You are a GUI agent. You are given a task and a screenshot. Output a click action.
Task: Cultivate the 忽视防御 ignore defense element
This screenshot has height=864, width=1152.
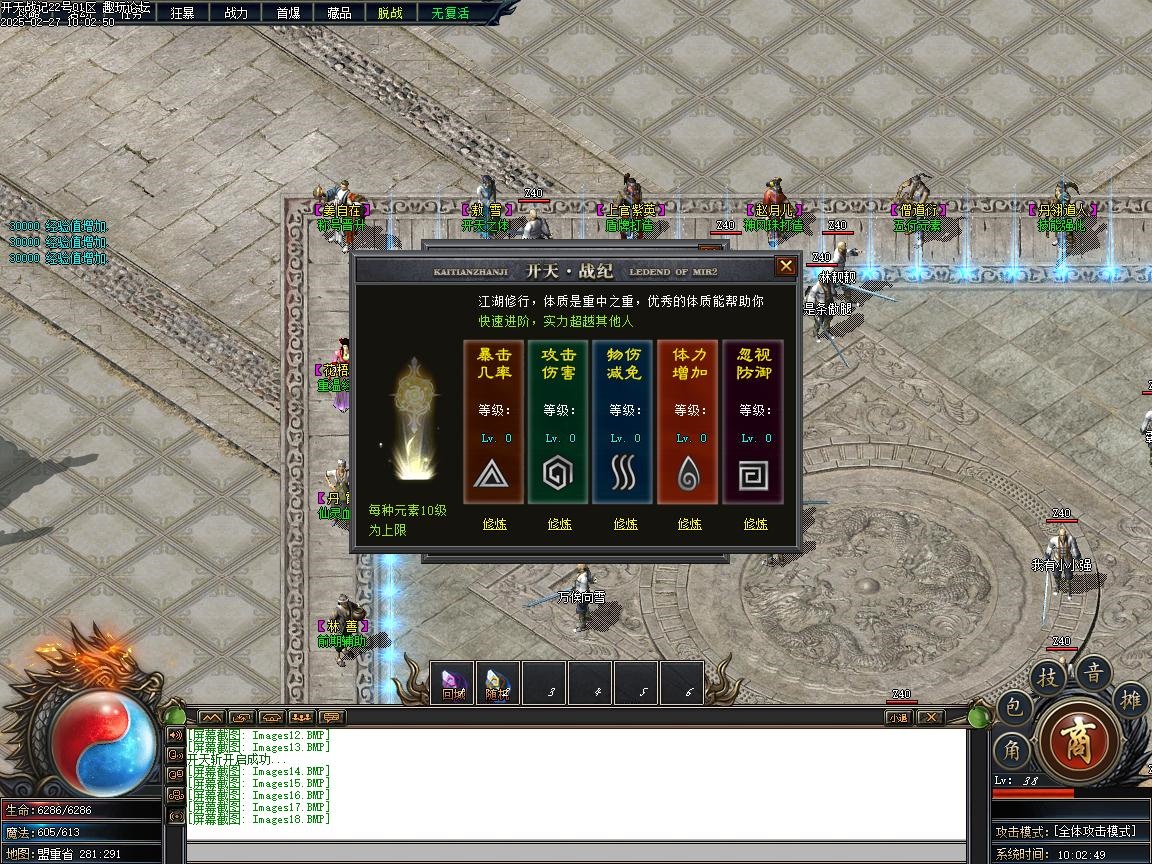(x=755, y=523)
